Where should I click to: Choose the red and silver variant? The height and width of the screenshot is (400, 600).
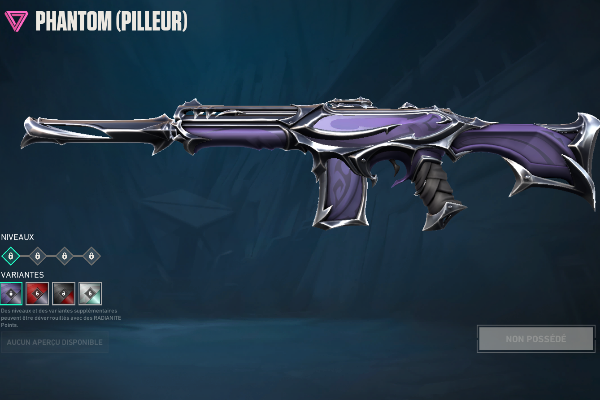[38, 293]
